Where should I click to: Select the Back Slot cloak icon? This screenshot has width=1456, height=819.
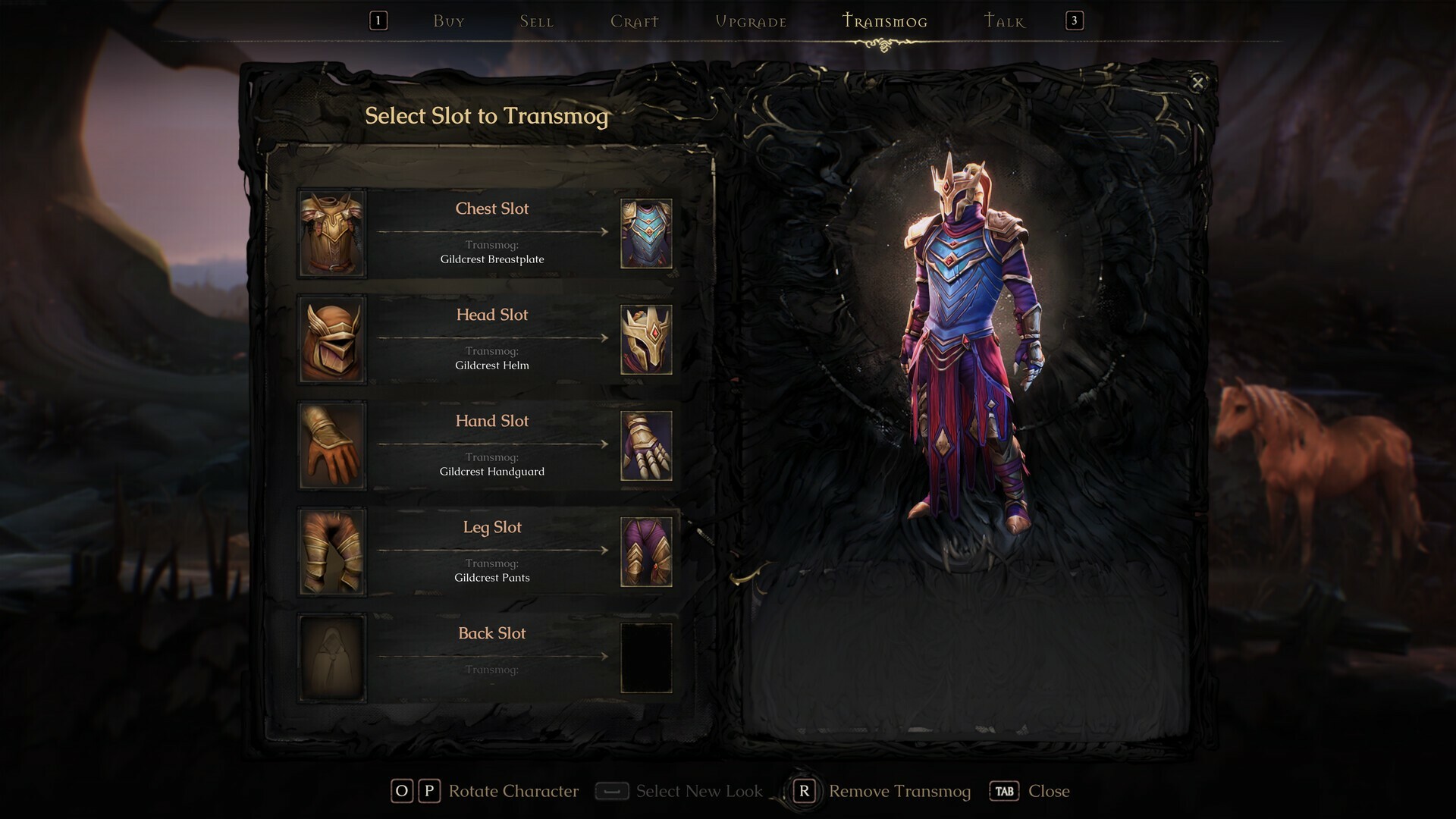click(x=332, y=657)
